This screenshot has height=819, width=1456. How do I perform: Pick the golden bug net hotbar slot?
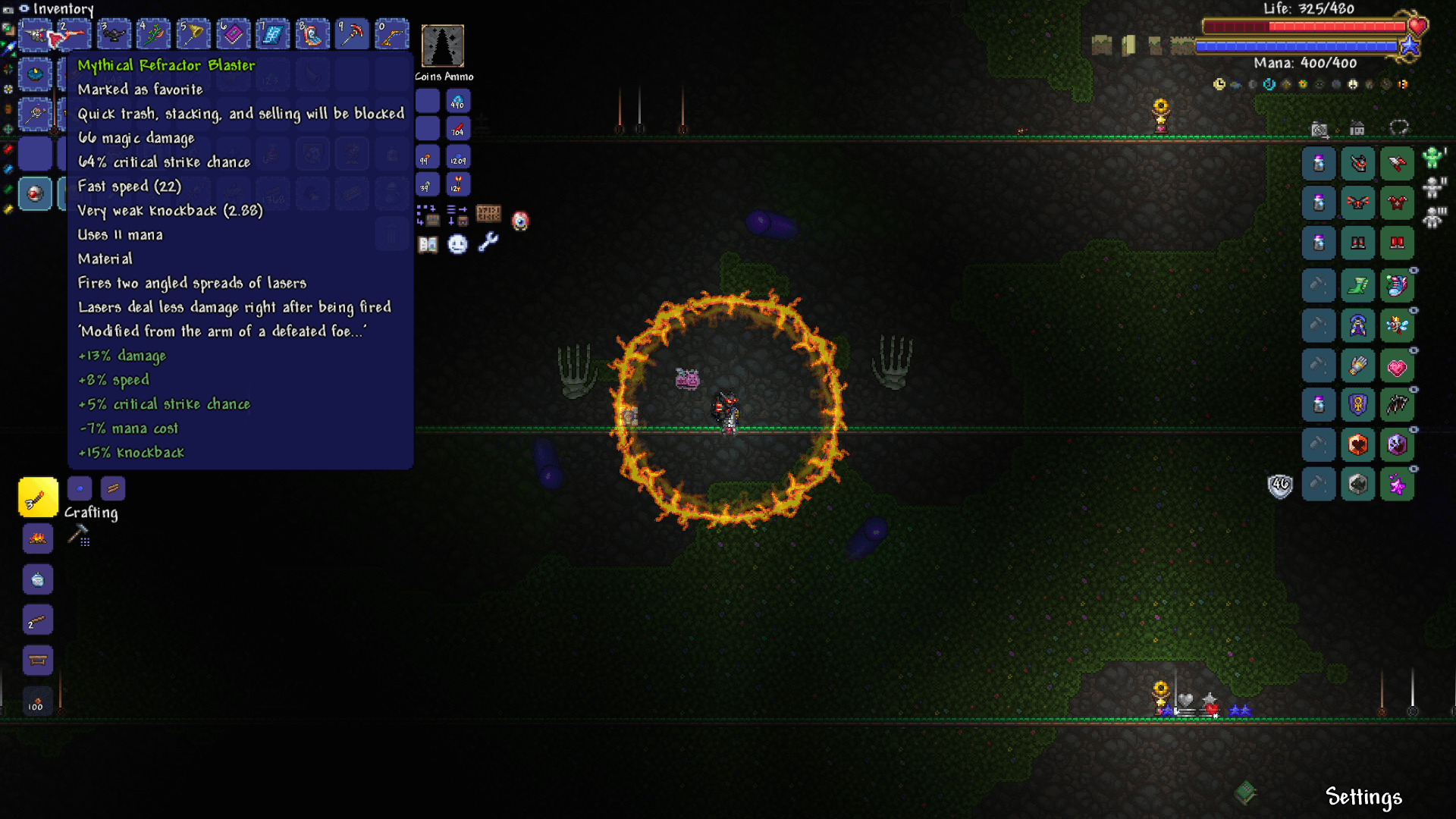pos(193,34)
